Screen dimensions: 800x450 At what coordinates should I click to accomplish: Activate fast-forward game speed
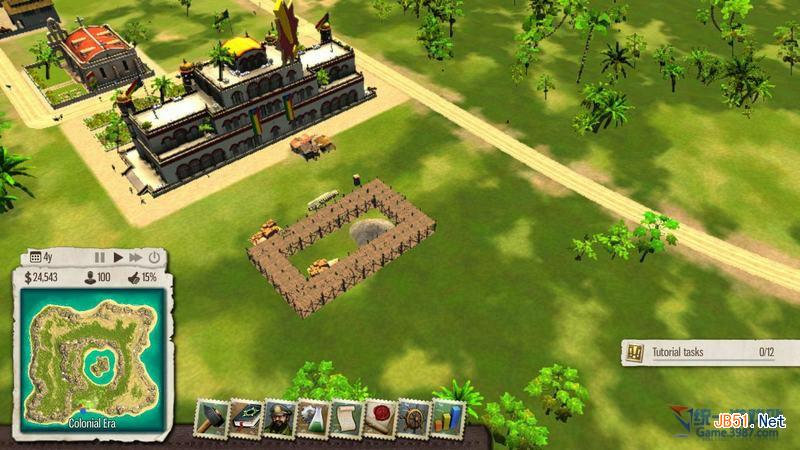click(x=136, y=257)
